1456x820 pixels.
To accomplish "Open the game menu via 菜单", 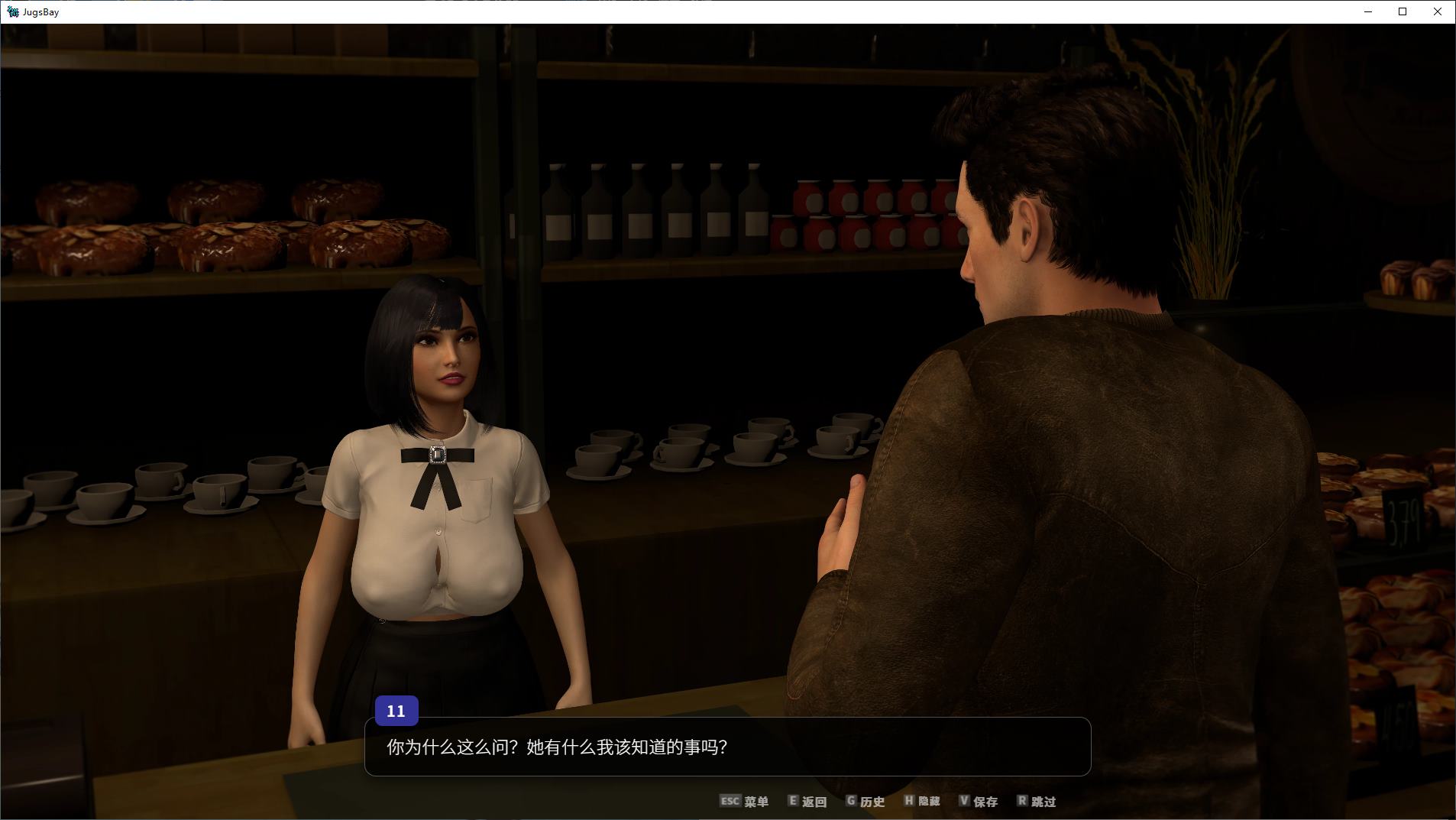I will (756, 802).
